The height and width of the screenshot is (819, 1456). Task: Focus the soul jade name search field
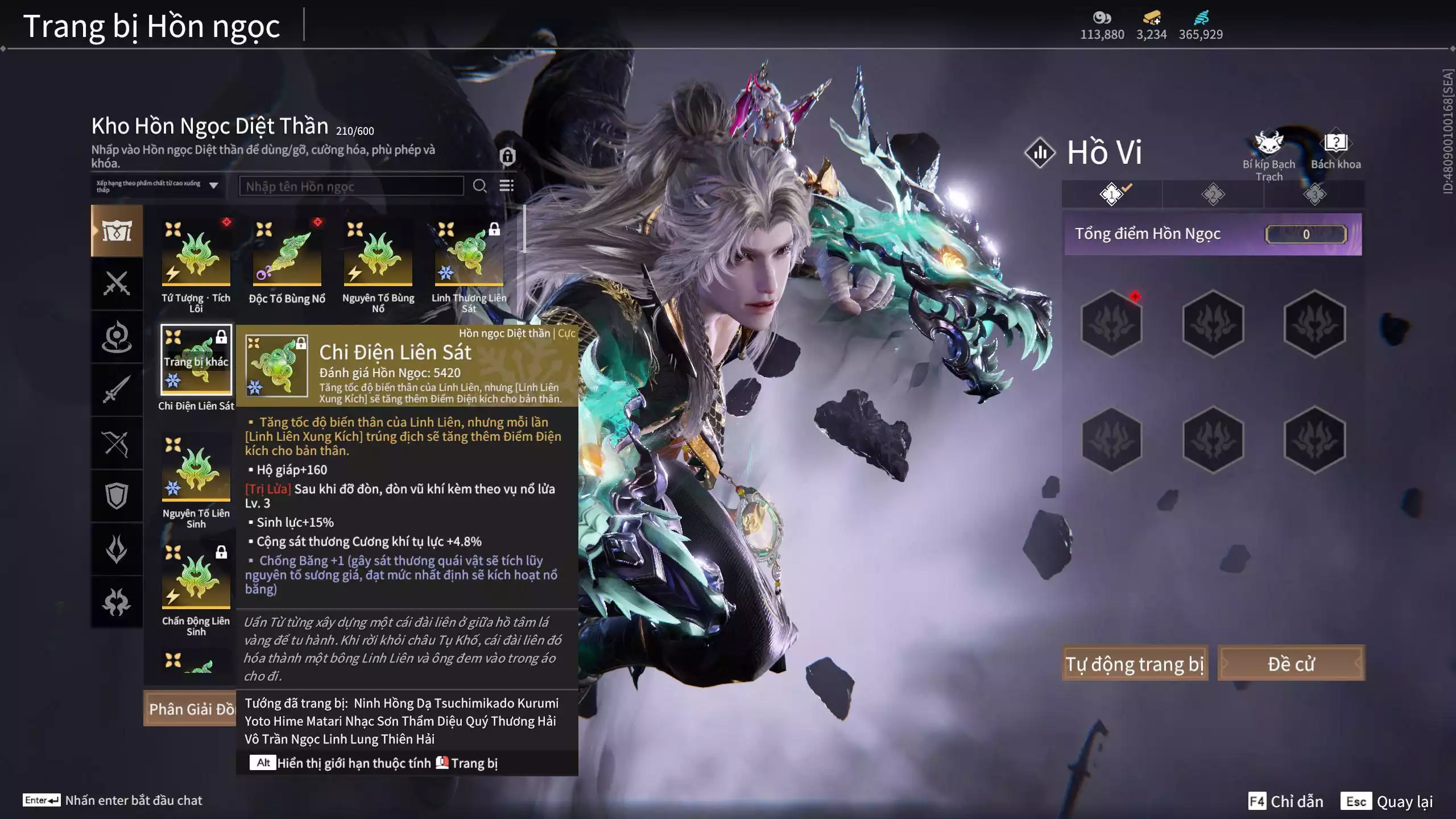pos(351,186)
